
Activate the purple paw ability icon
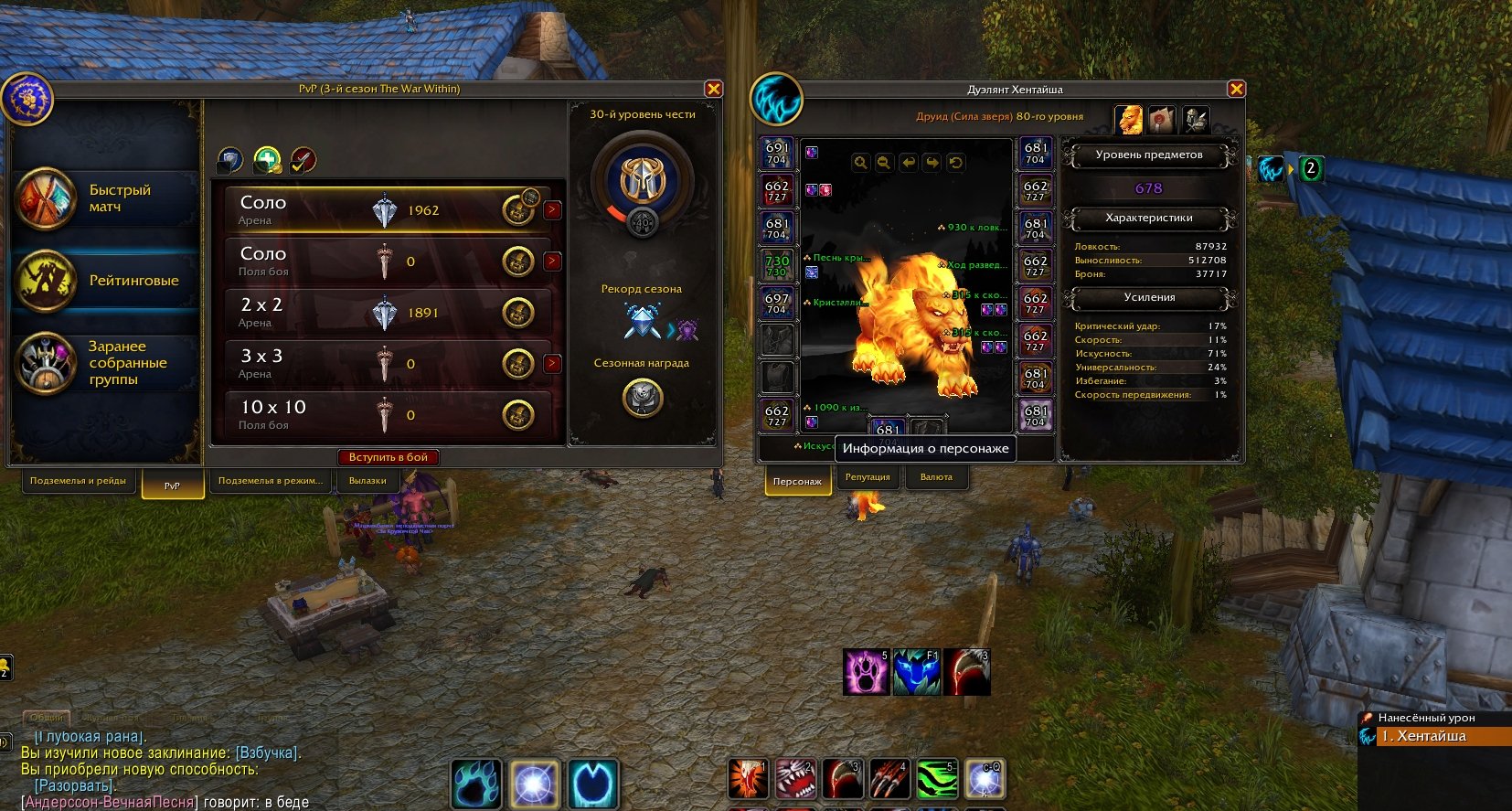(x=866, y=672)
